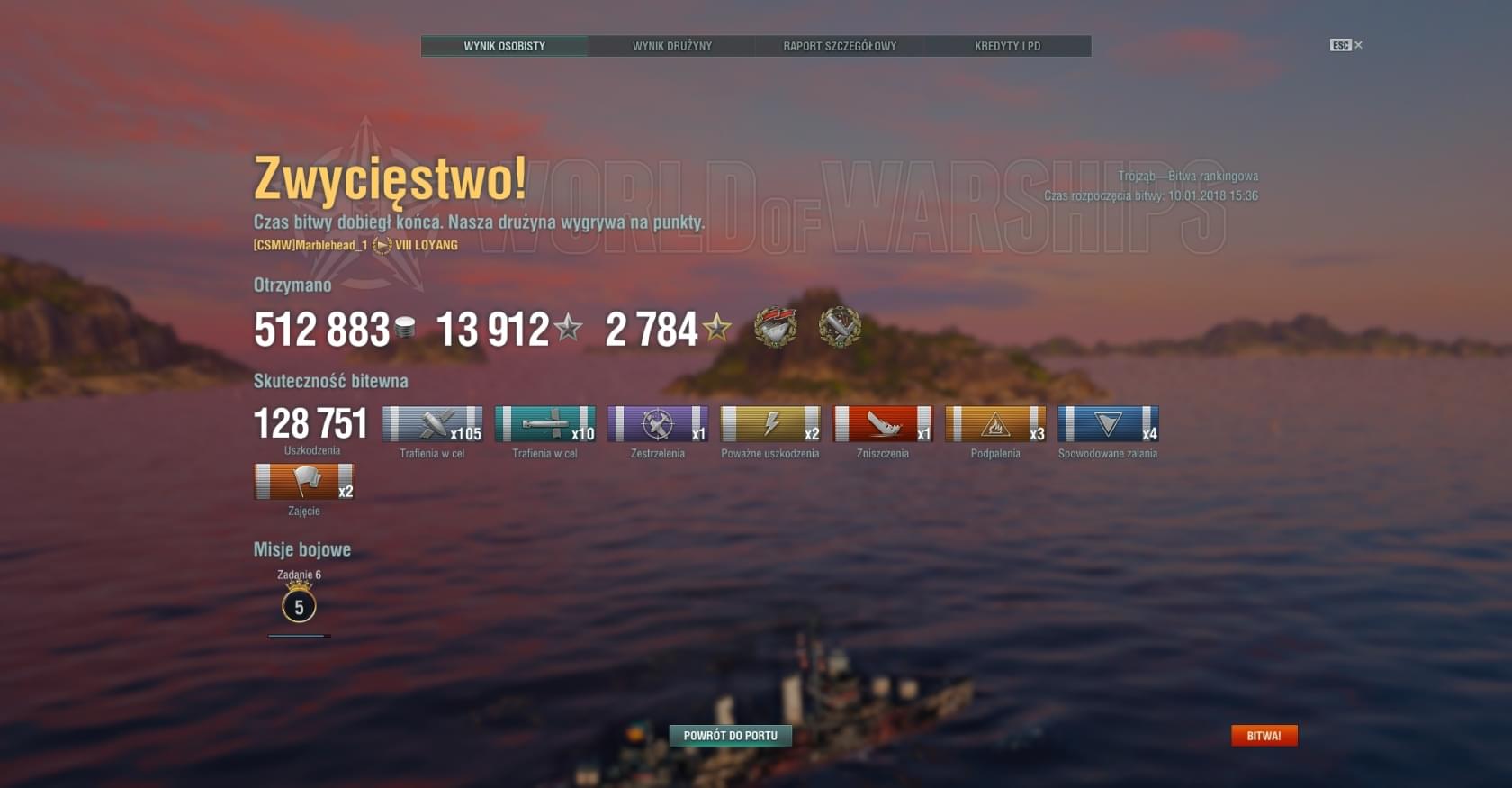The width and height of the screenshot is (1512, 788).
Task: Select the torpedo hits x10 ribbon
Action: (544, 424)
